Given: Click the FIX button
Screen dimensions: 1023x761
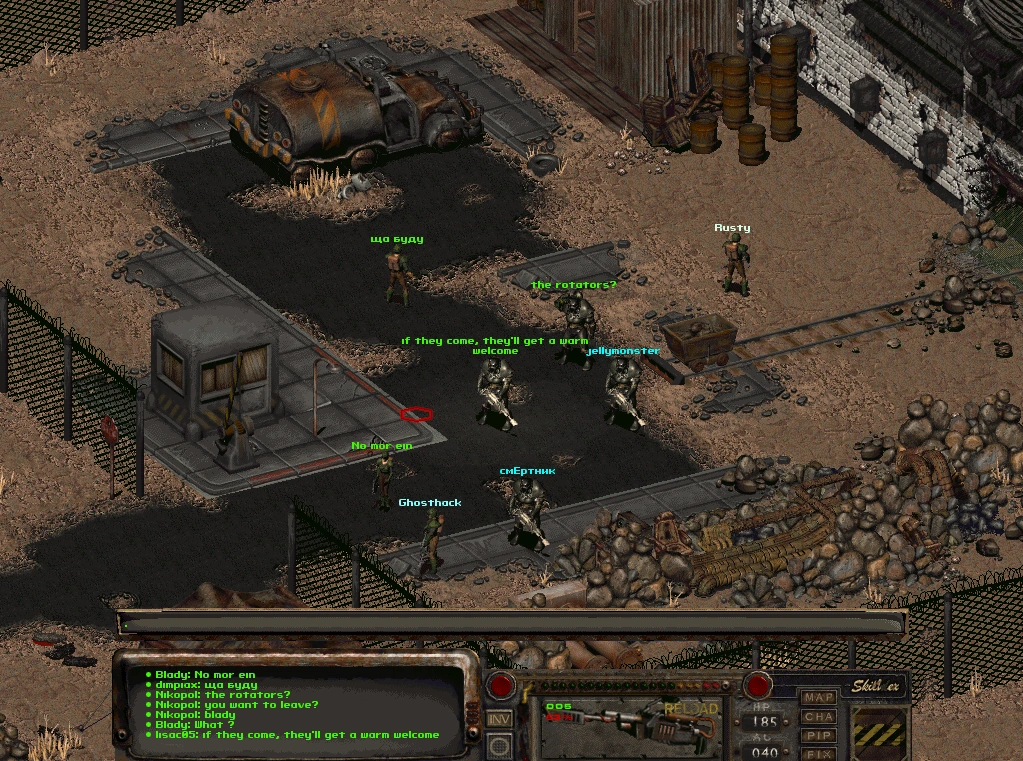Looking at the screenshot, I should pyautogui.click(x=819, y=753).
